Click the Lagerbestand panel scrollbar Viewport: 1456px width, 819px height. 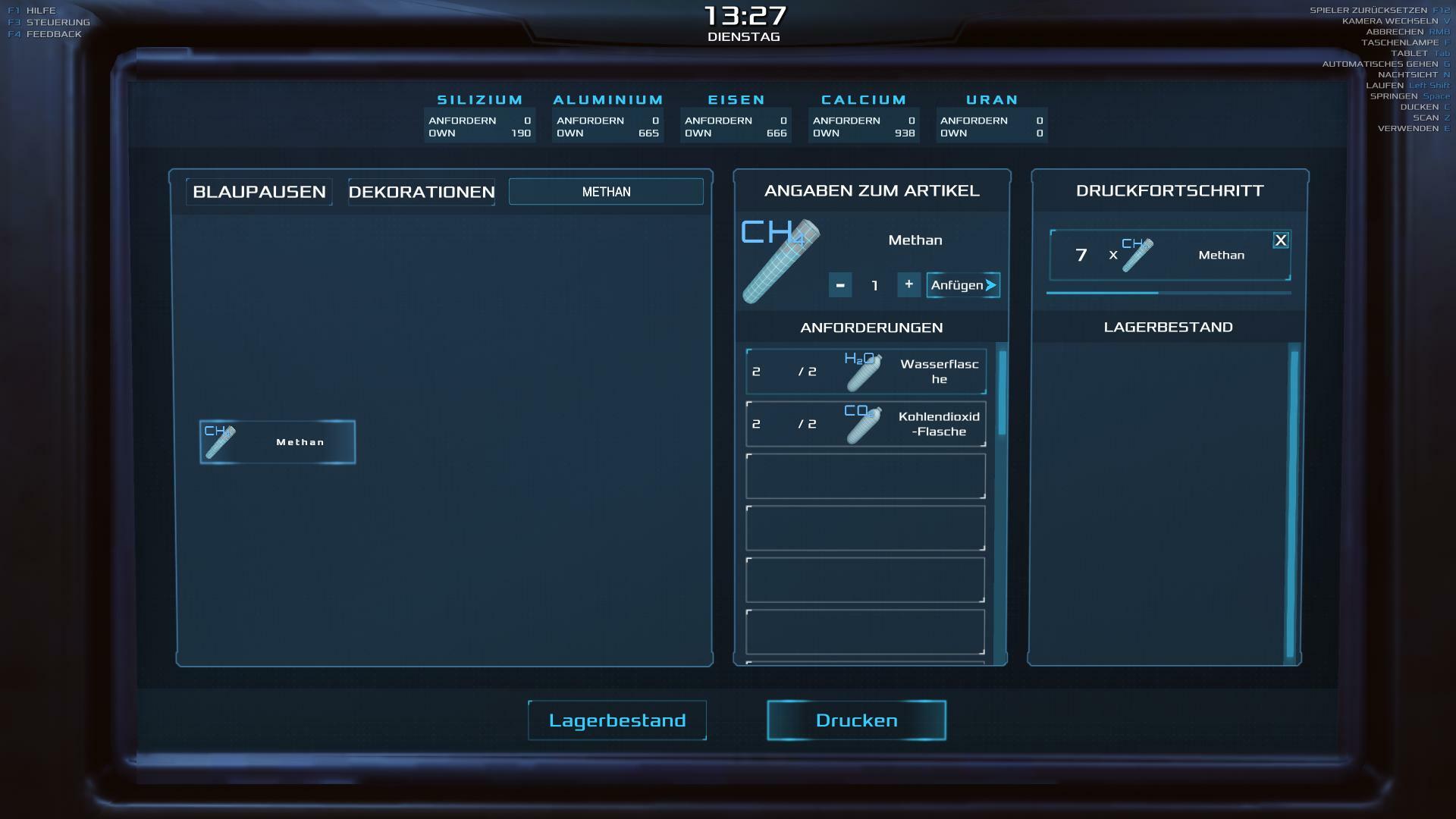[1294, 504]
